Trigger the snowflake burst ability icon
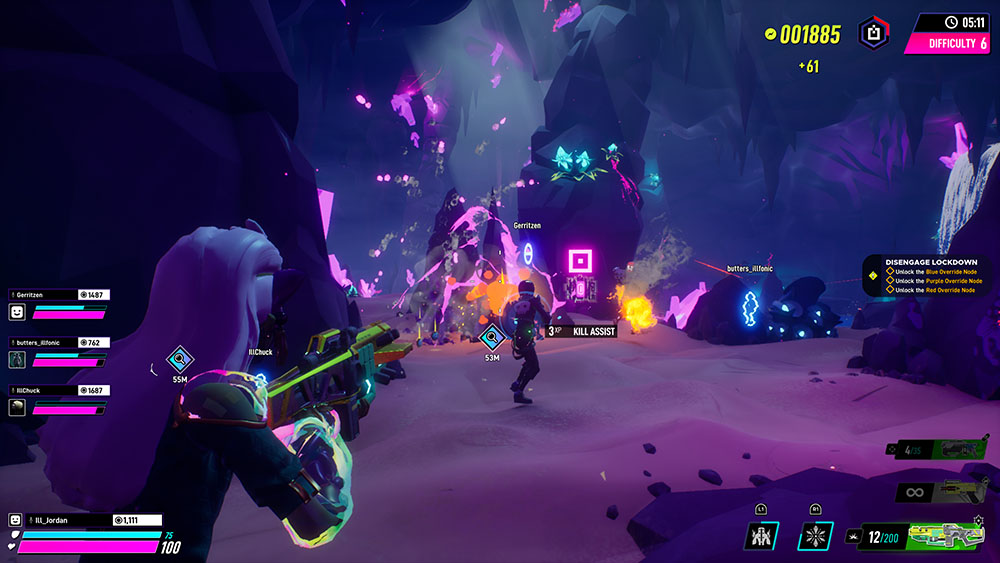This screenshot has width=1000, height=563. [815, 536]
